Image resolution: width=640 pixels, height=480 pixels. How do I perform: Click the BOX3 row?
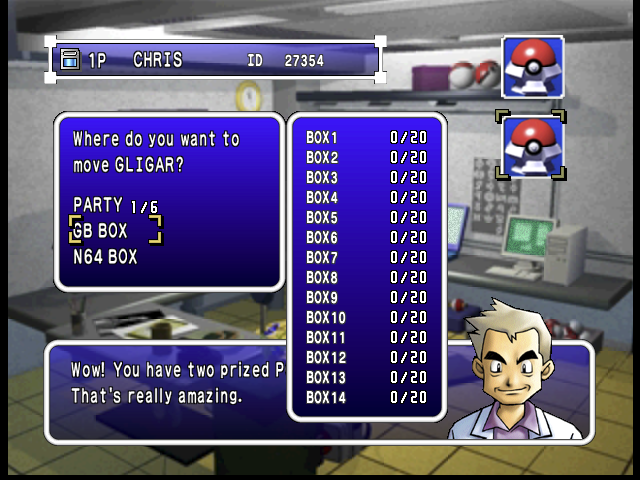pos(366,177)
